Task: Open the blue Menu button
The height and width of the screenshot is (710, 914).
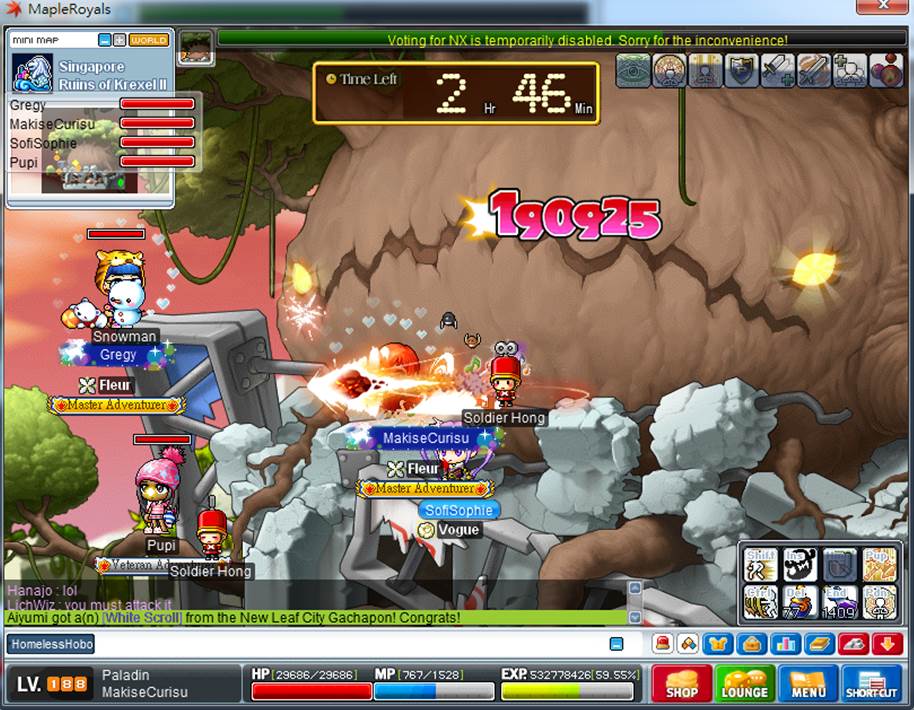Action: point(808,684)
